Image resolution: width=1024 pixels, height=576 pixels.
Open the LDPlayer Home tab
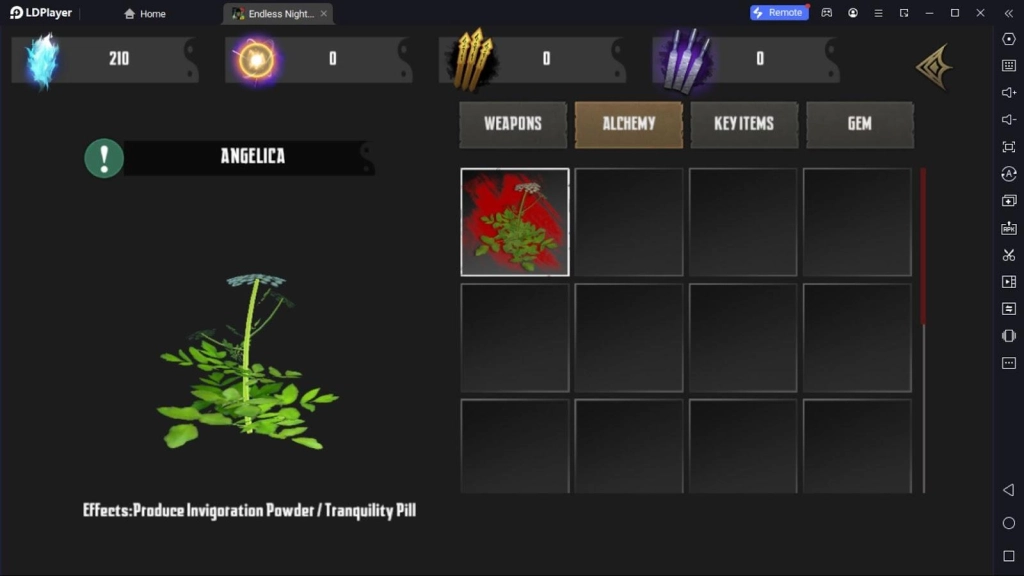[x=145, y=14]
